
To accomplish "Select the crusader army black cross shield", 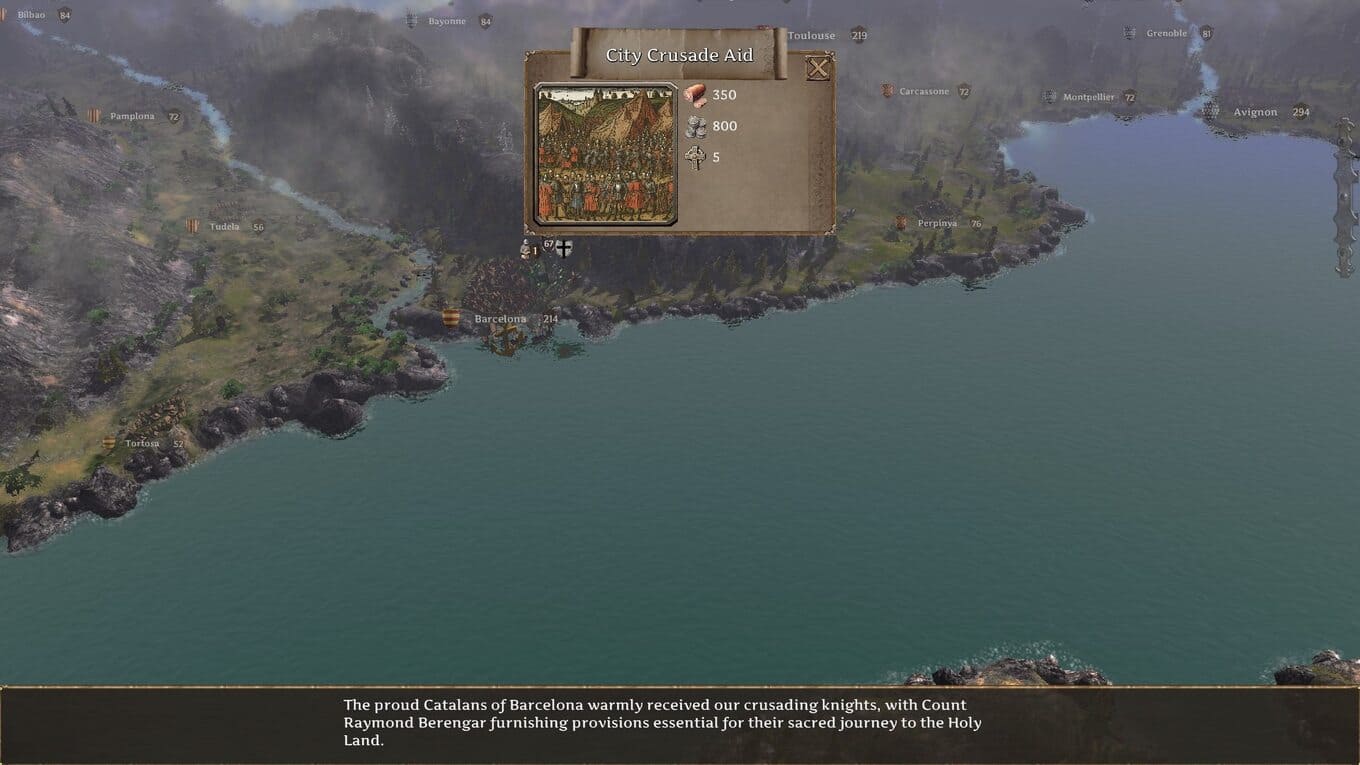I will (x=564, y=248).
